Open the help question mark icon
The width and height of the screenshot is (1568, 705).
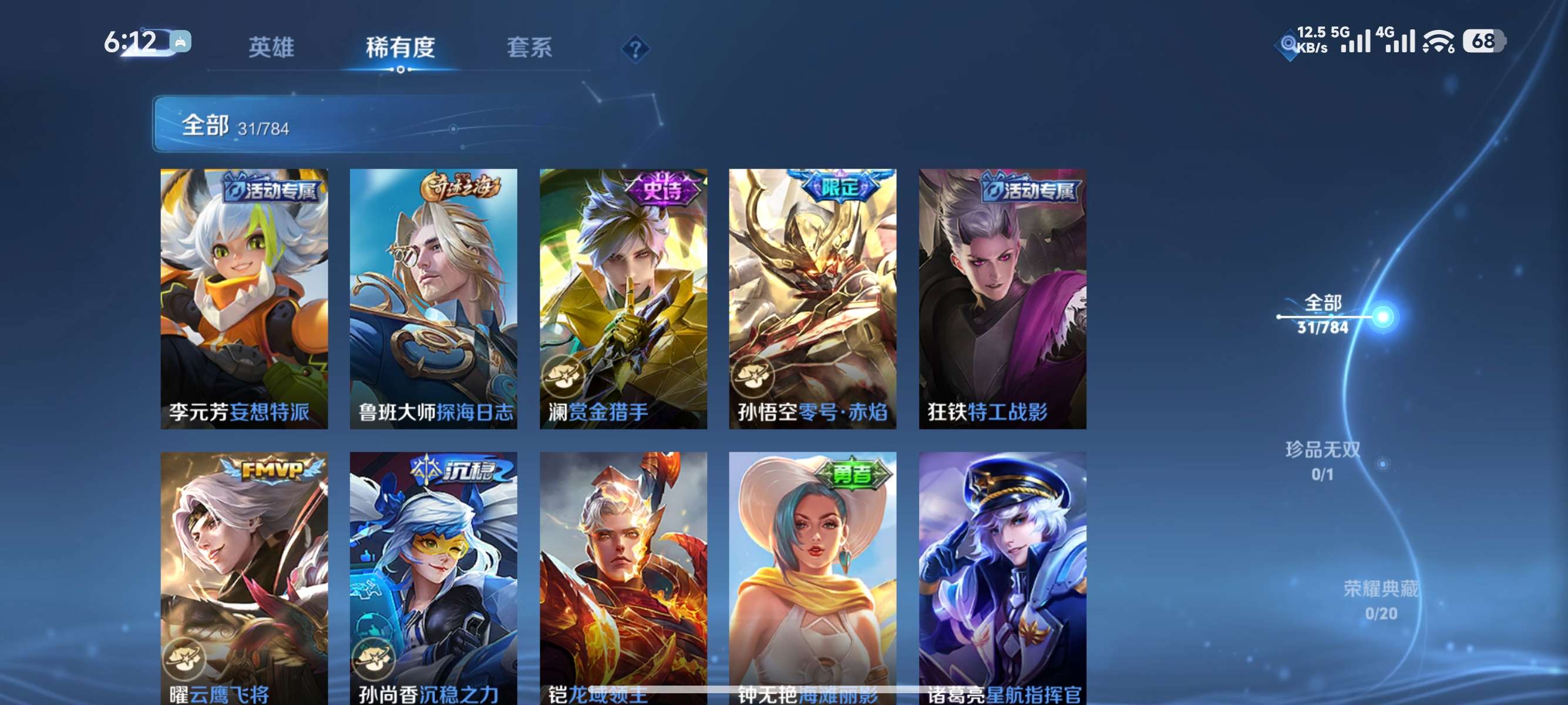(x=635, y=50)
